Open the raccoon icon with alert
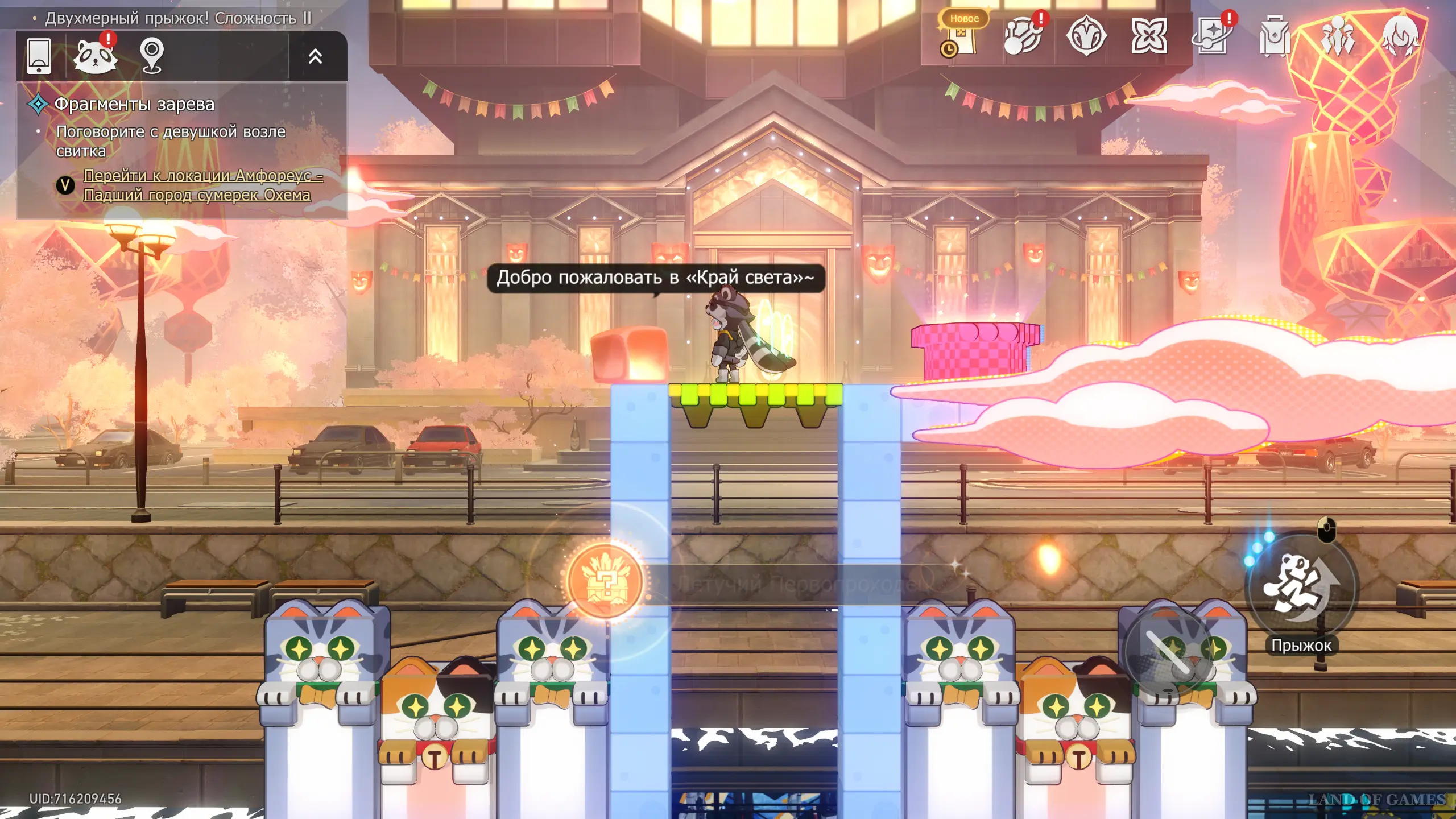The image size is (1456, 819). [x=96, y=56]
